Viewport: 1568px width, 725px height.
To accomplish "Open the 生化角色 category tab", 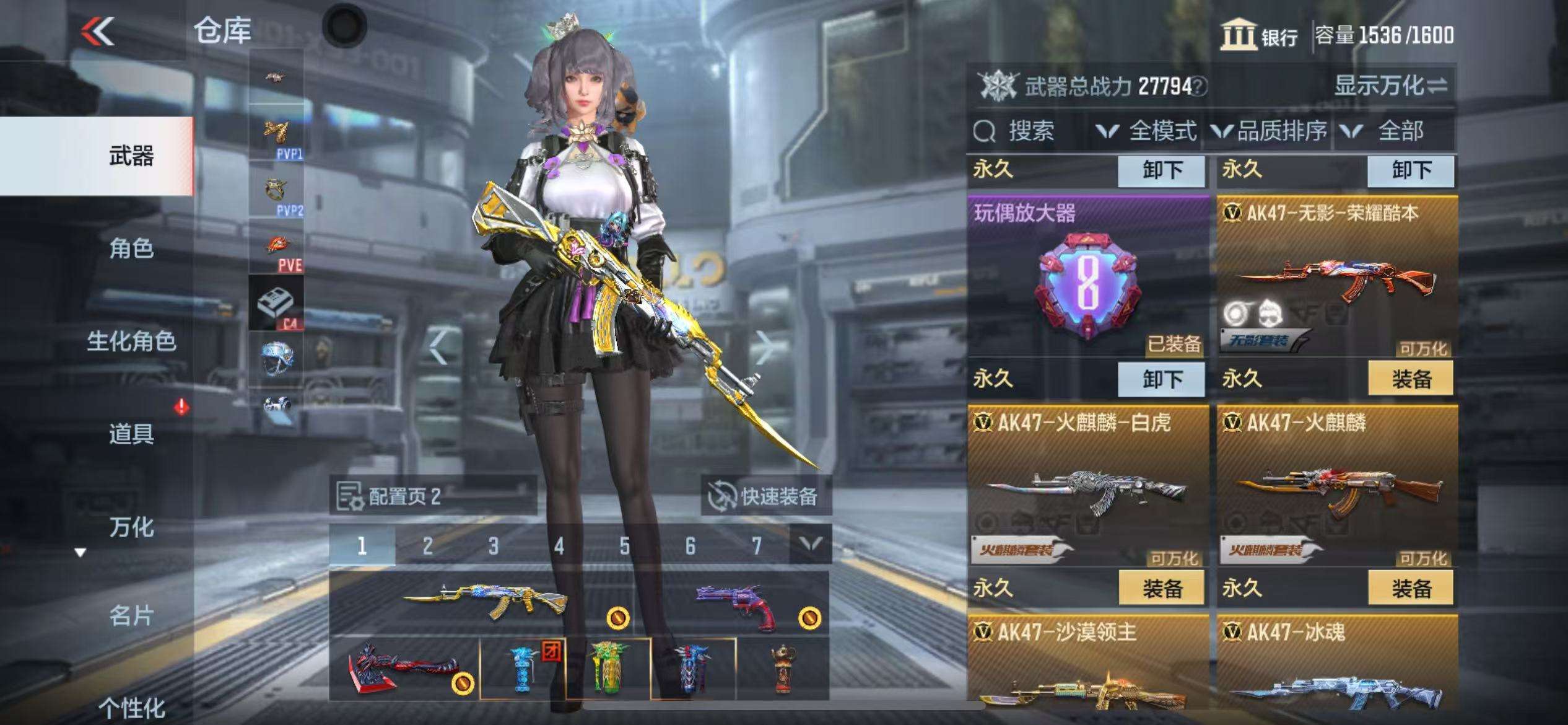I will click(x=131, y=341).
